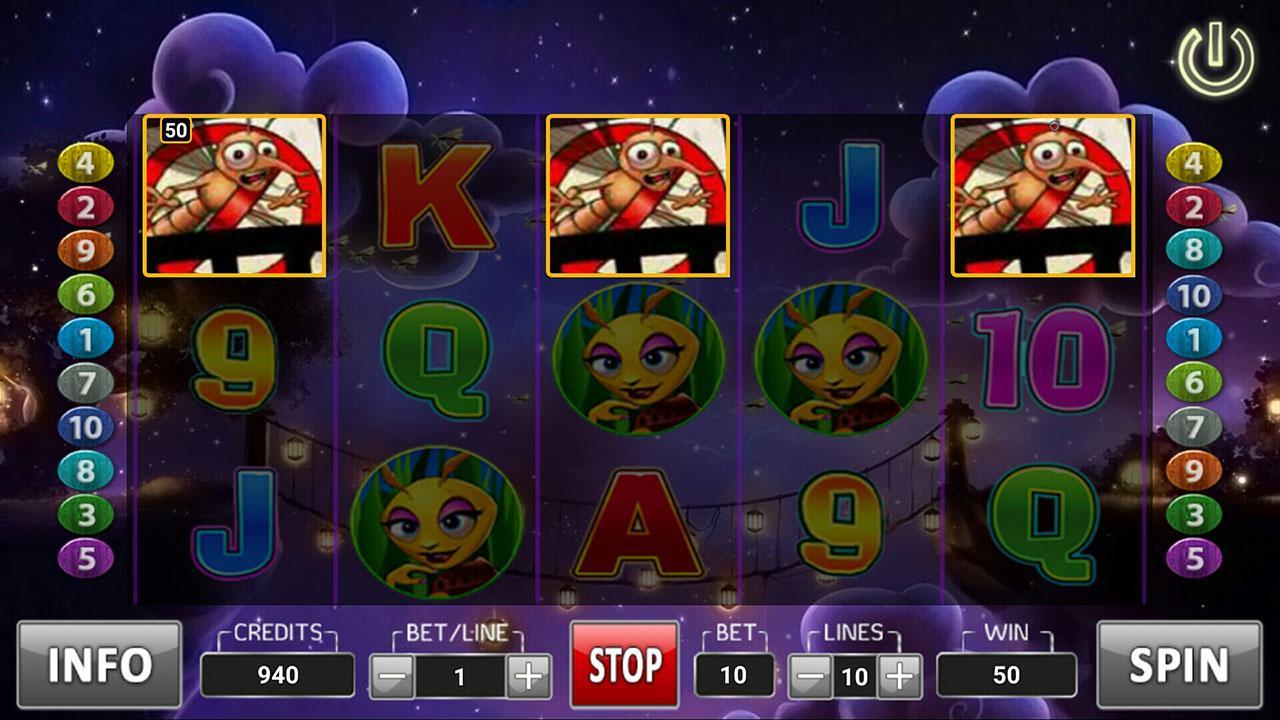Screen dimensions: 1280x720
Task: Select the mosquito symbol on the middle reel
Action: click(640, 195)
